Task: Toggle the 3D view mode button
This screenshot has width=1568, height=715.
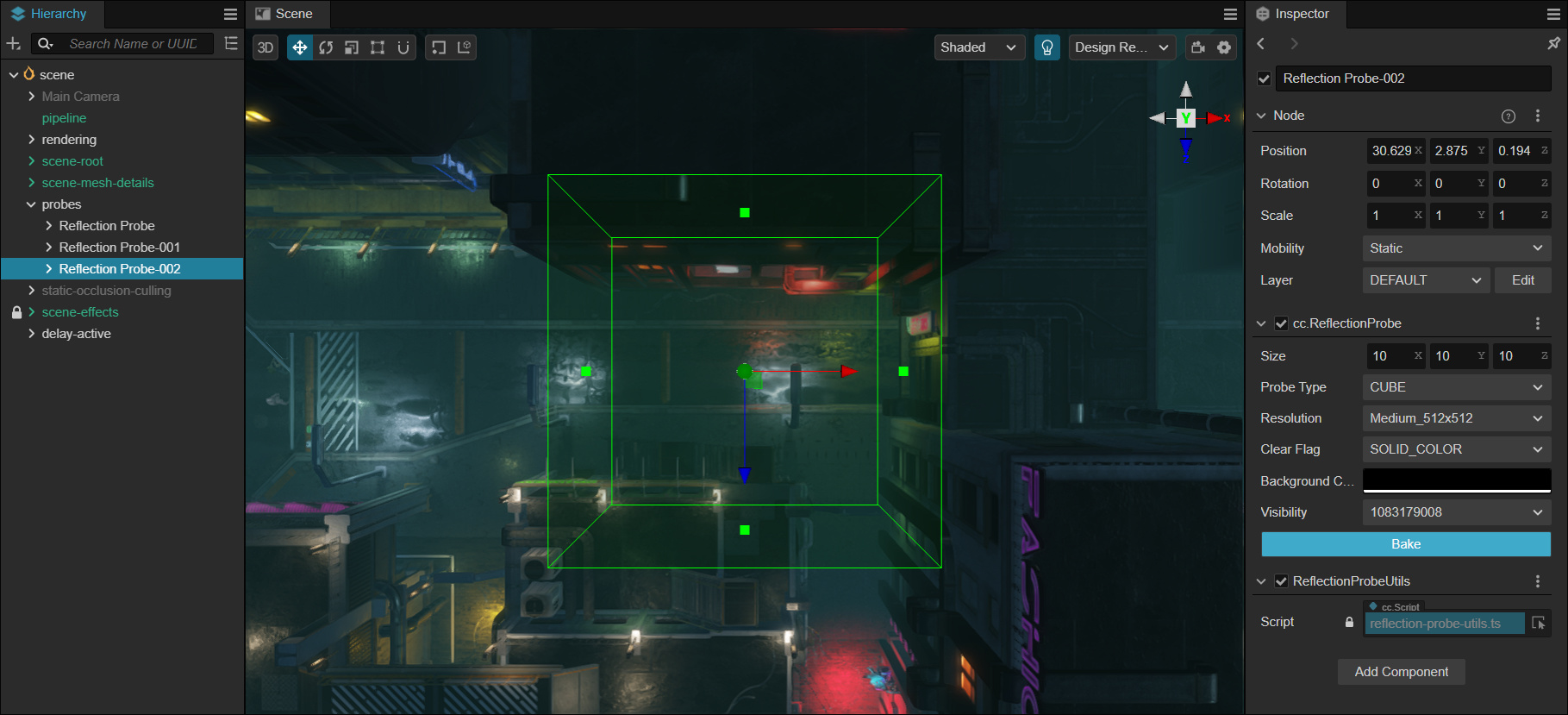Action: click(265, 47)
